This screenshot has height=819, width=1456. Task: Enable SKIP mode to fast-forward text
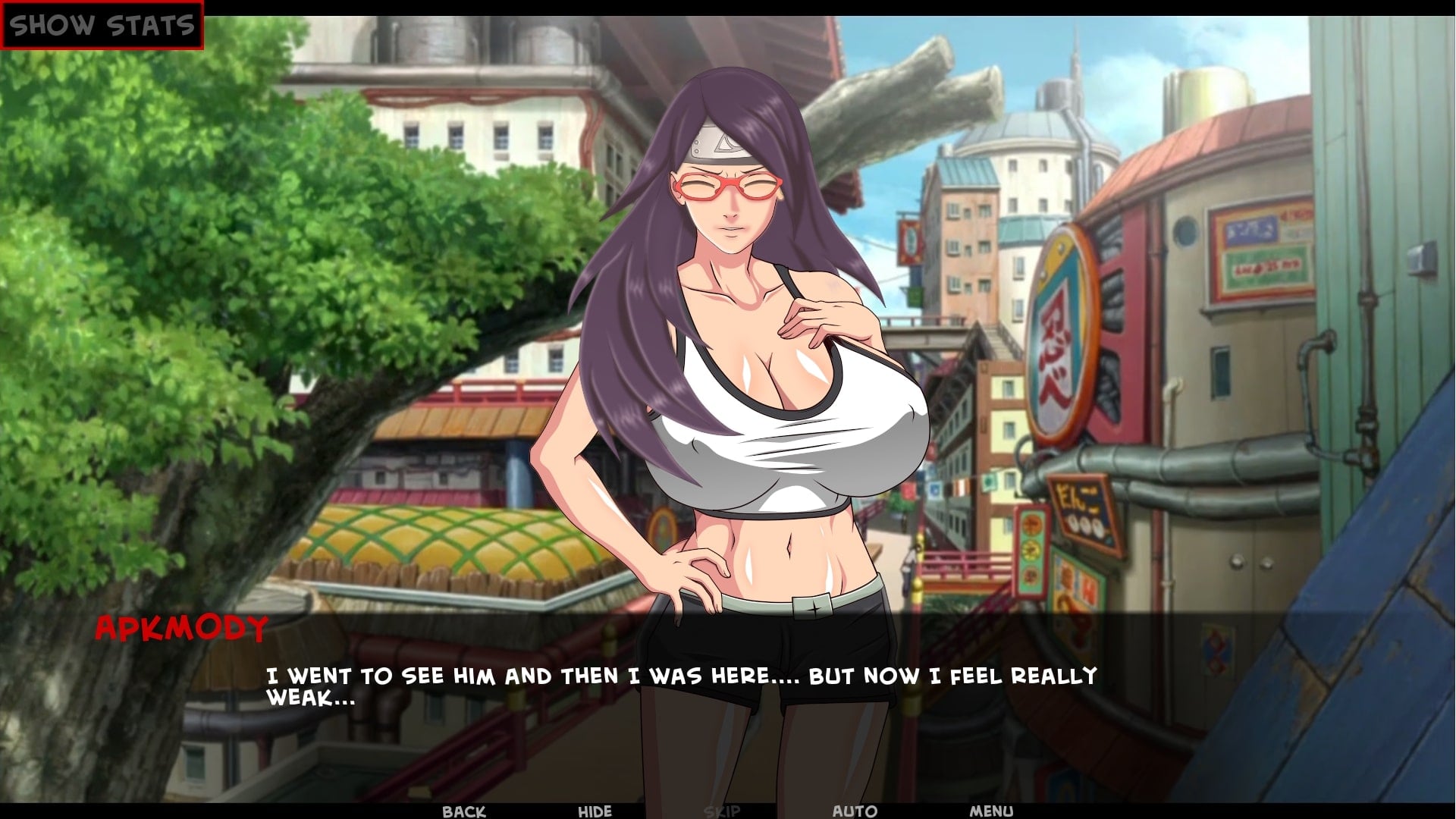pos(723,810)
